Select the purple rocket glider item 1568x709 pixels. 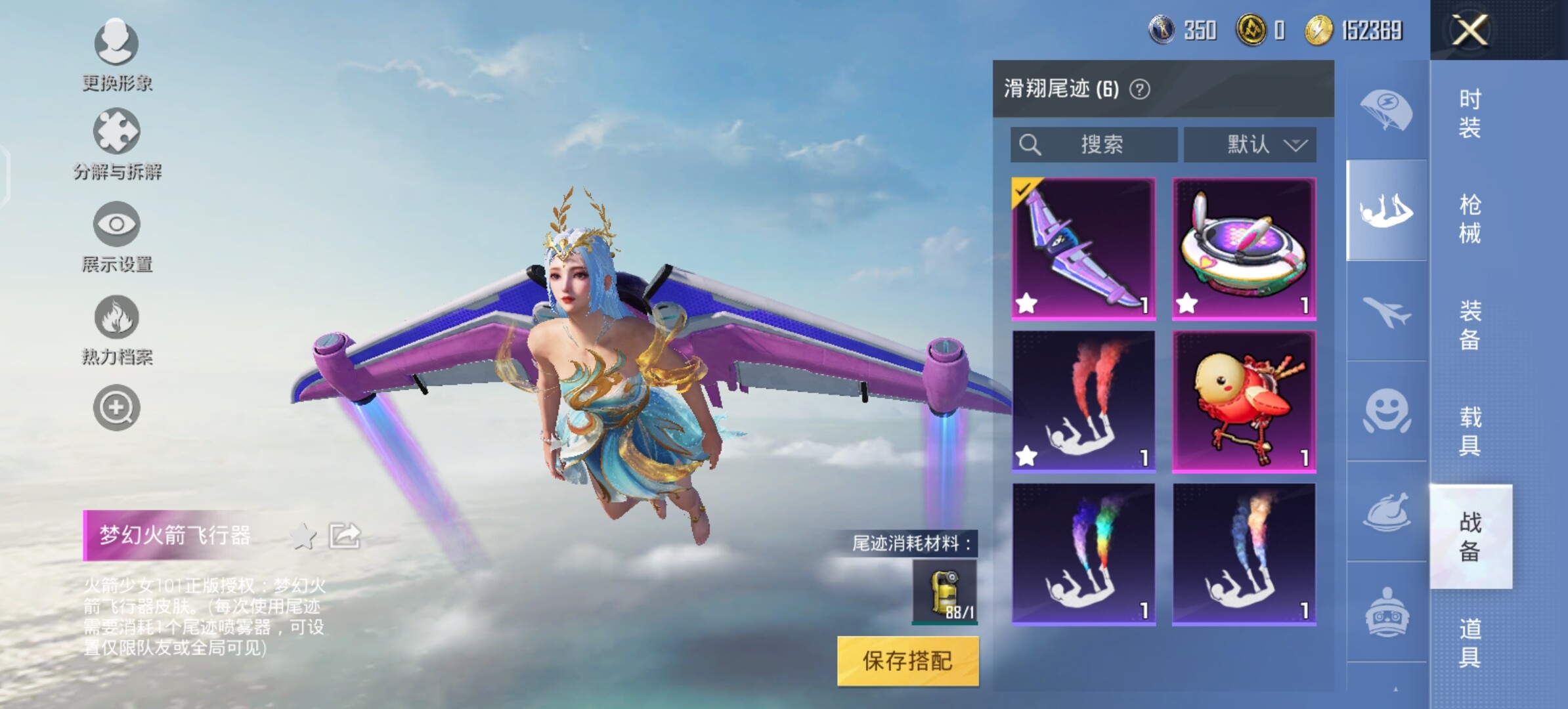(1083, 248)
